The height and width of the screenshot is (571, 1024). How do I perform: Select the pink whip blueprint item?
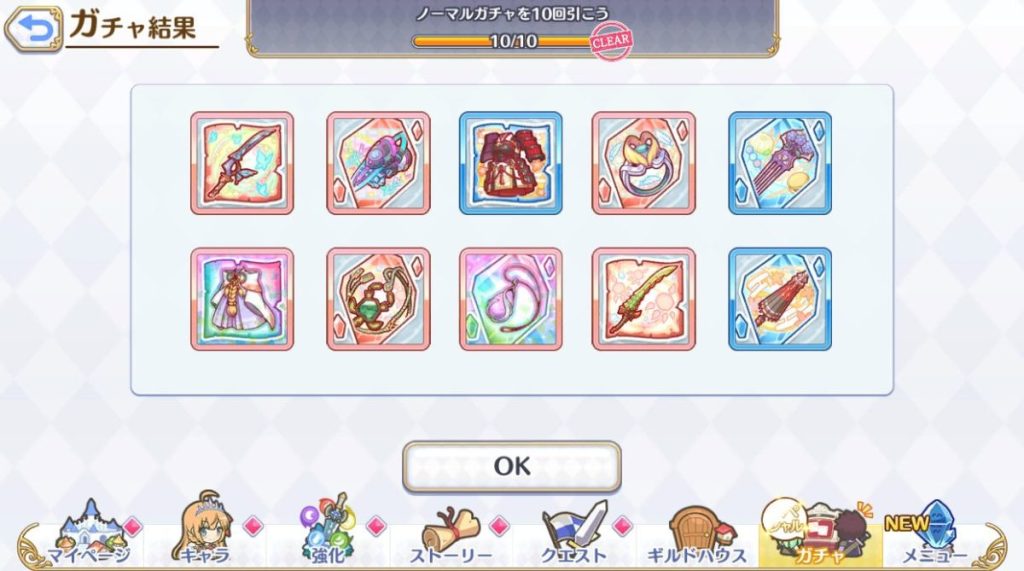pyautogui.click(x=510, y=299)
